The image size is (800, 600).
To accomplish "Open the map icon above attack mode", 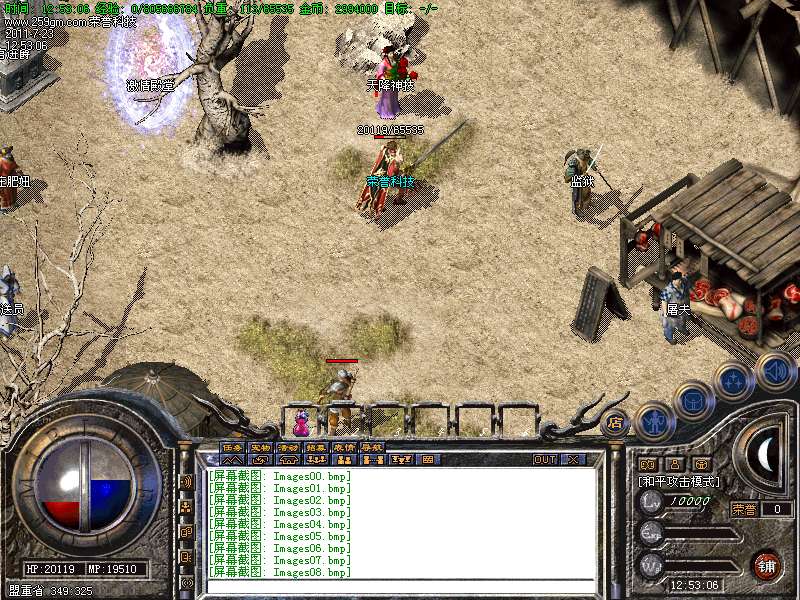I will pos(647,464).
